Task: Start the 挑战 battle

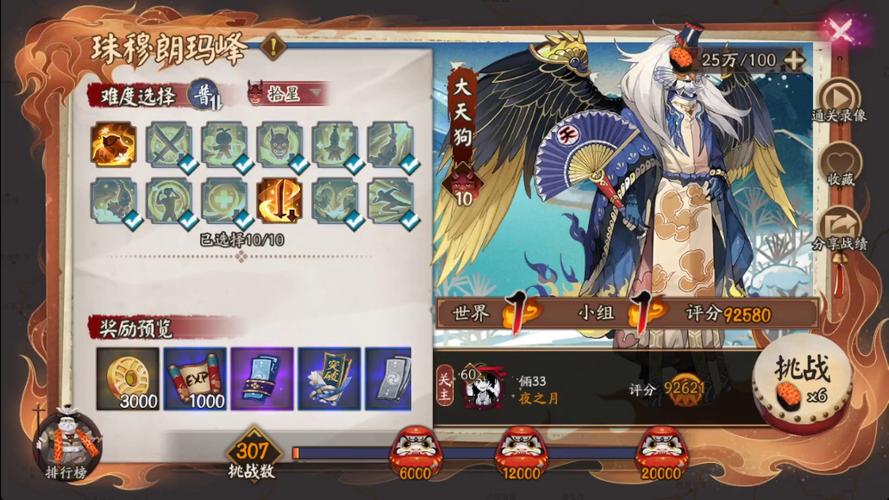Action: click(x=807, y=378)
